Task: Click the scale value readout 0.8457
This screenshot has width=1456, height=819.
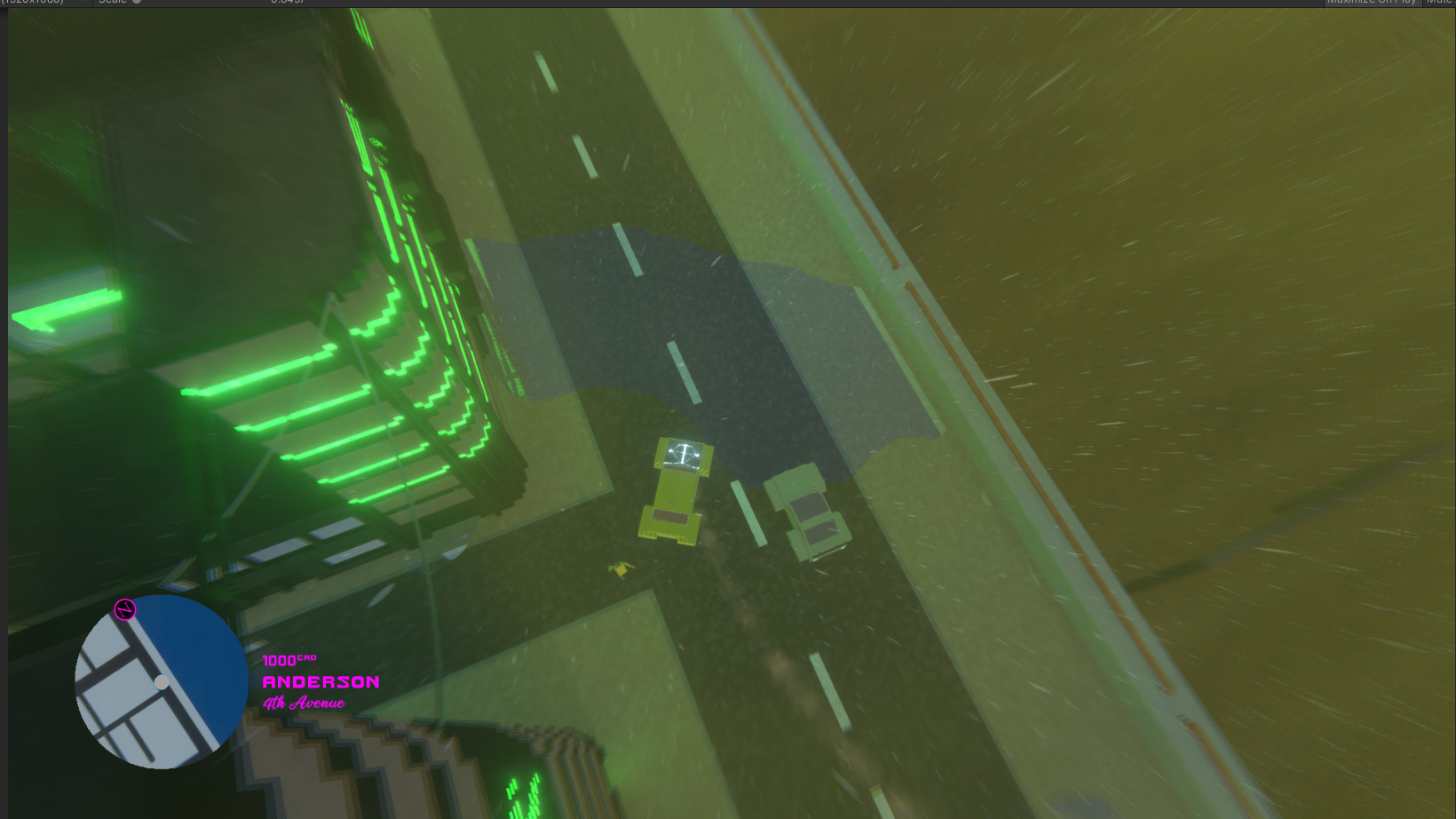Action: [284, 4]
